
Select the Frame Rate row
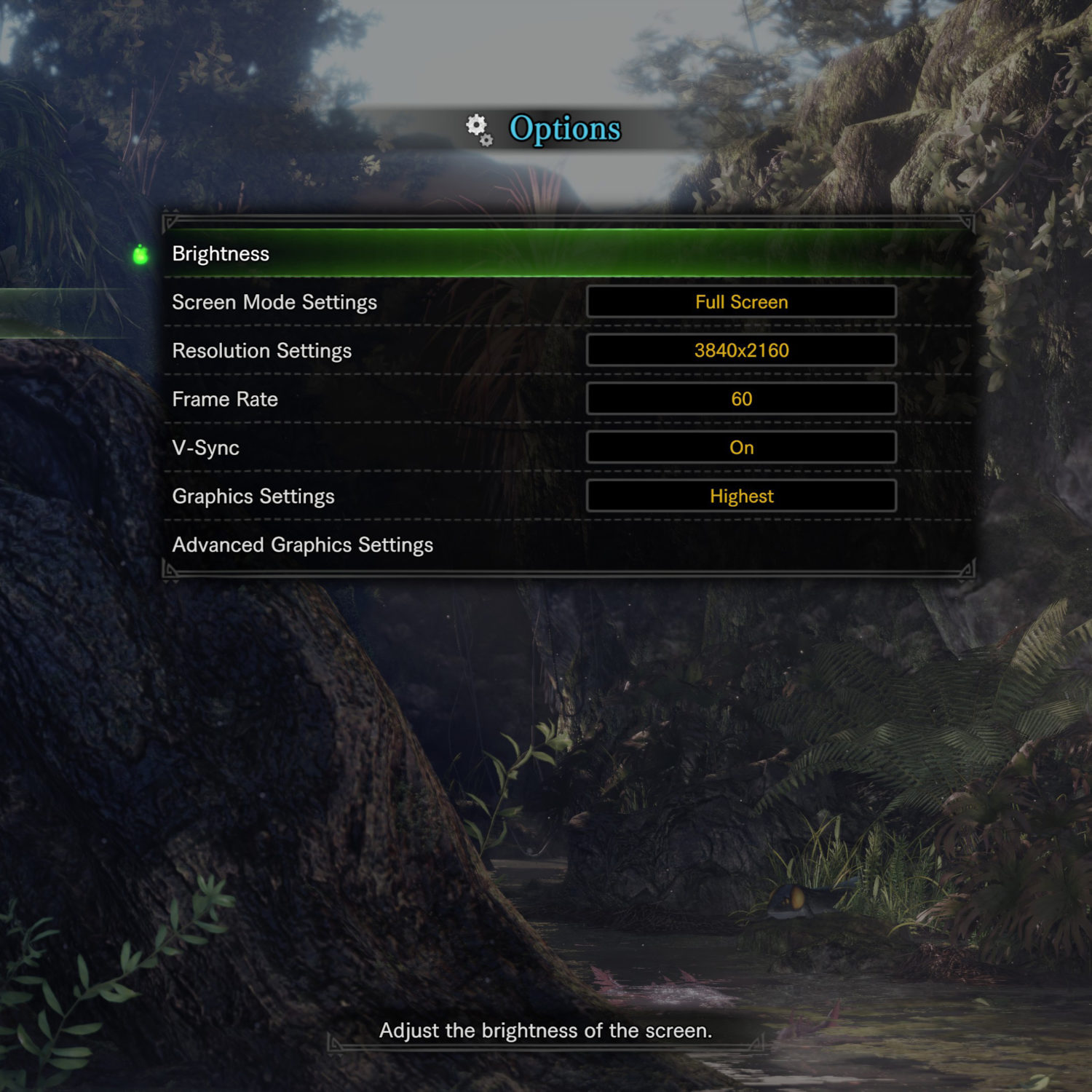[225, 400]
